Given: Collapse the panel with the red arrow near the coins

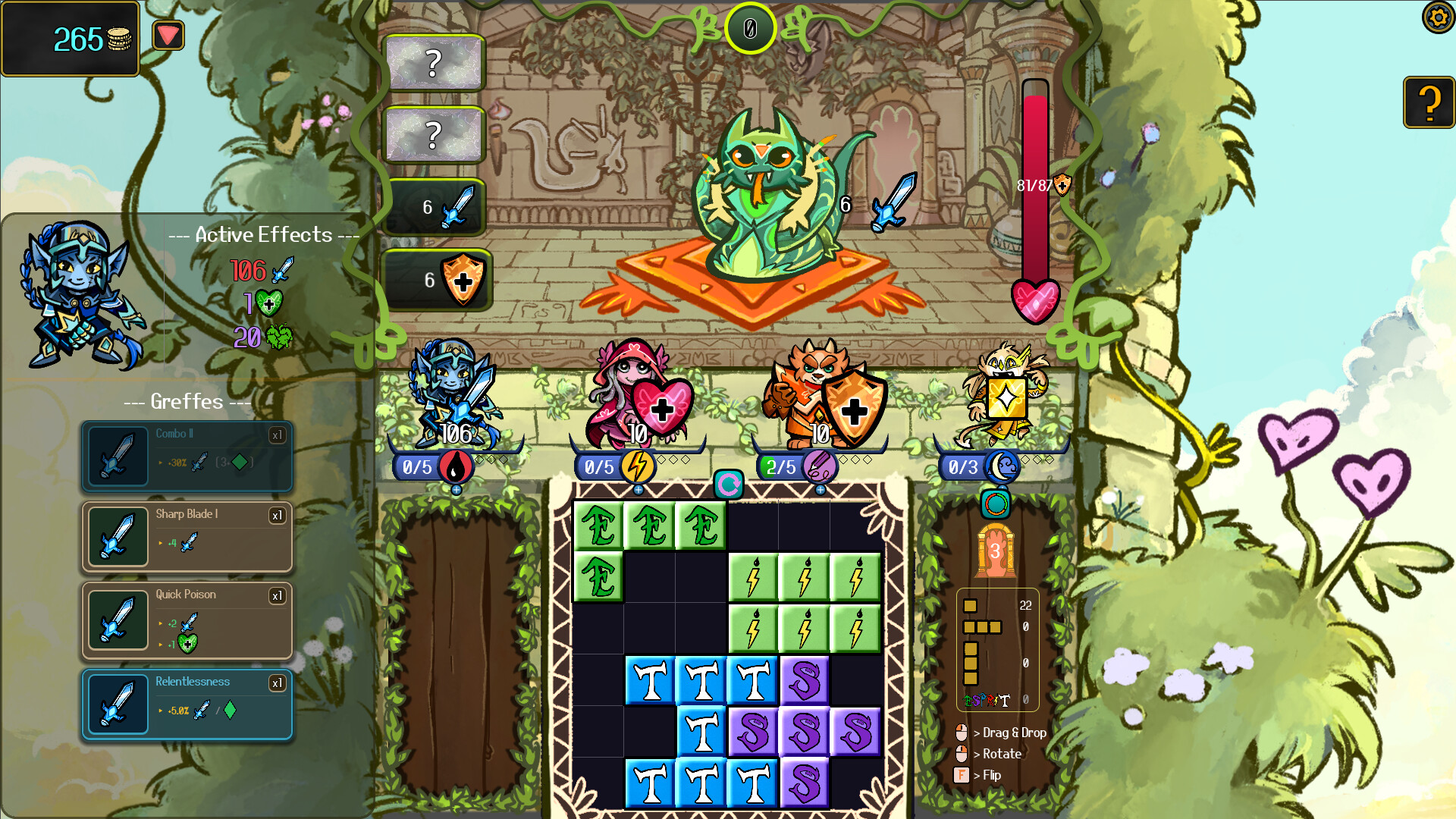Looking at the screenshot, I should pos(168,34).
